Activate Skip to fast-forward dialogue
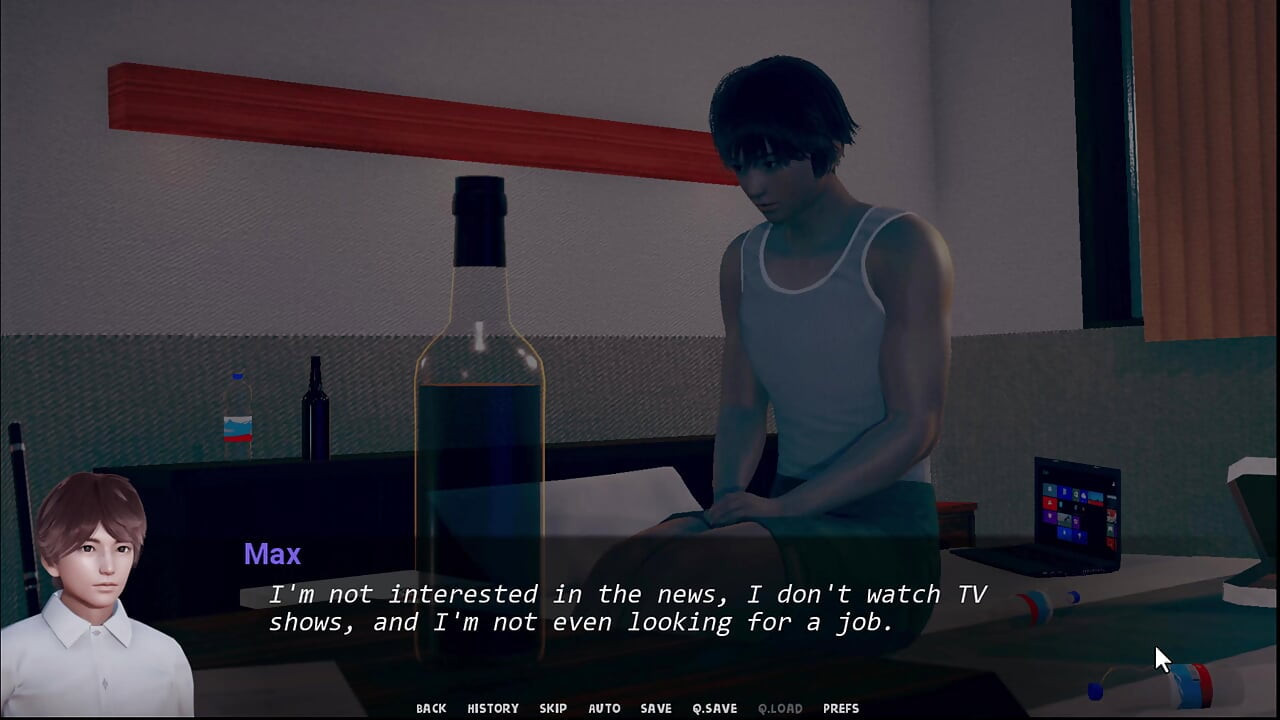The height and width of the screenshot is (720, 1280). coord(553,708)
